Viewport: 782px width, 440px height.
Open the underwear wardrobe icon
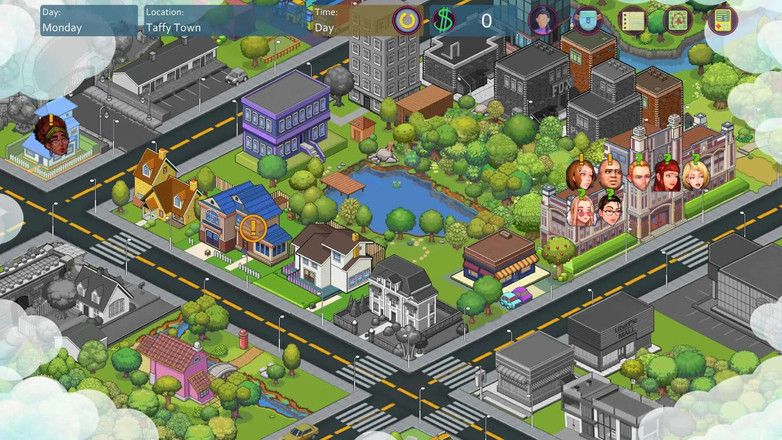[588, 20]
